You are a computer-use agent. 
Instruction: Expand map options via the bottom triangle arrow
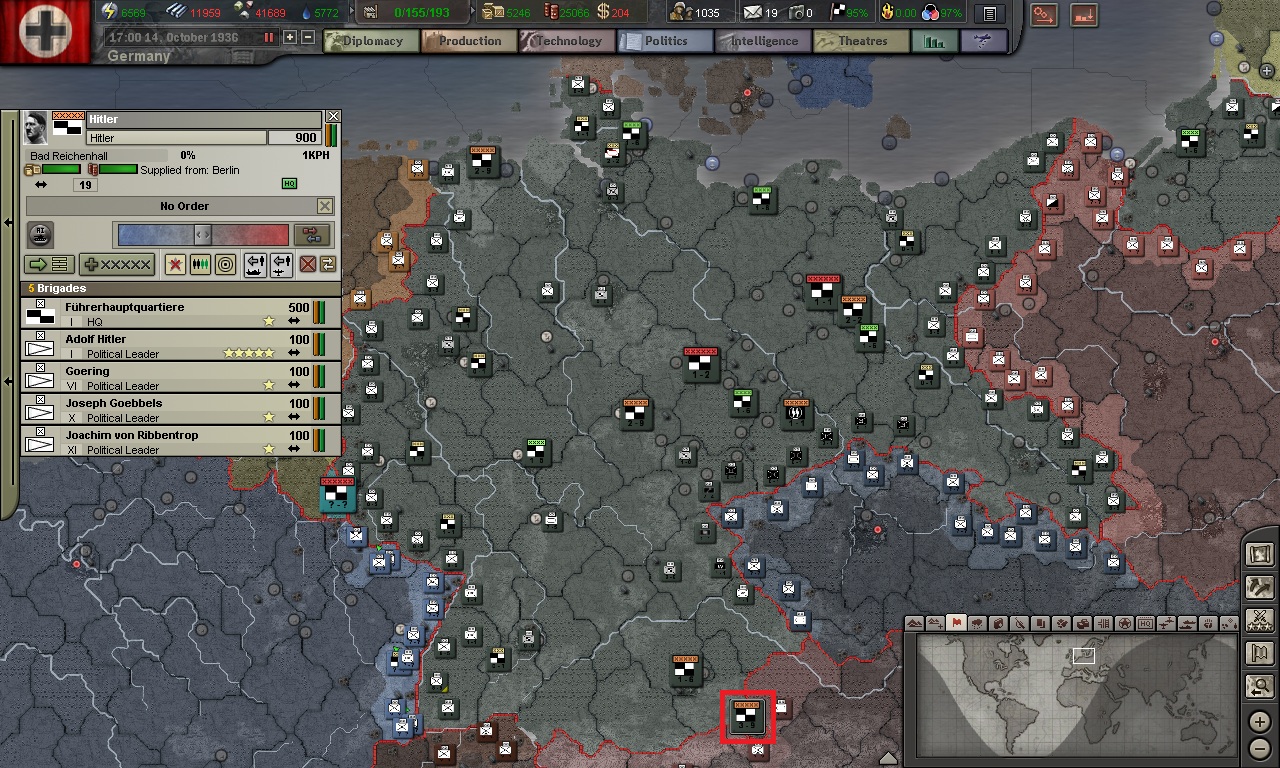(x=890, y=758)
